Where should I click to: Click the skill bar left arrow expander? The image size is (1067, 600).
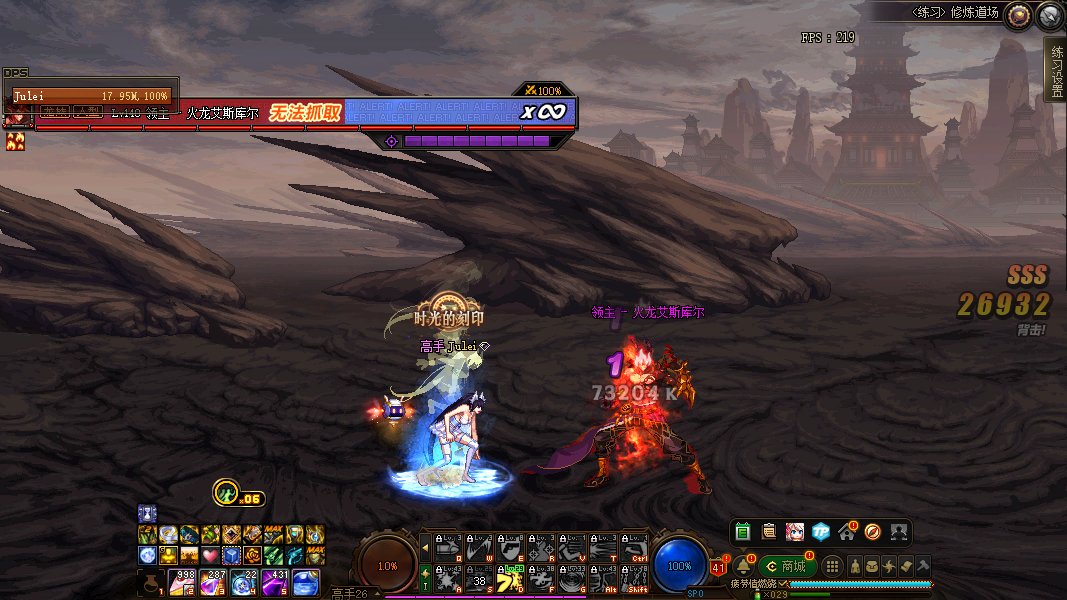point(426,547)
